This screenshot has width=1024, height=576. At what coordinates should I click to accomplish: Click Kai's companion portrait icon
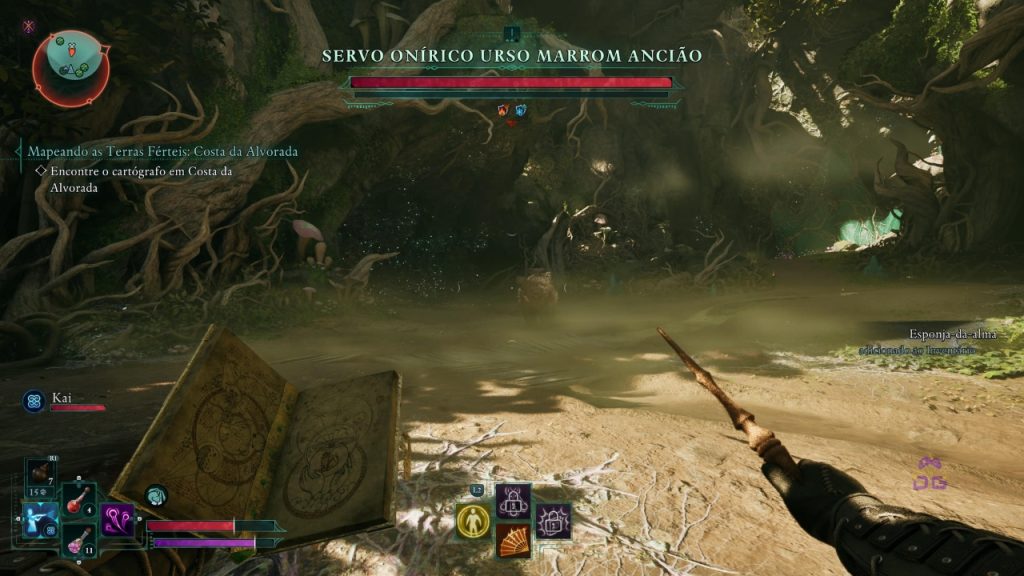33,401
